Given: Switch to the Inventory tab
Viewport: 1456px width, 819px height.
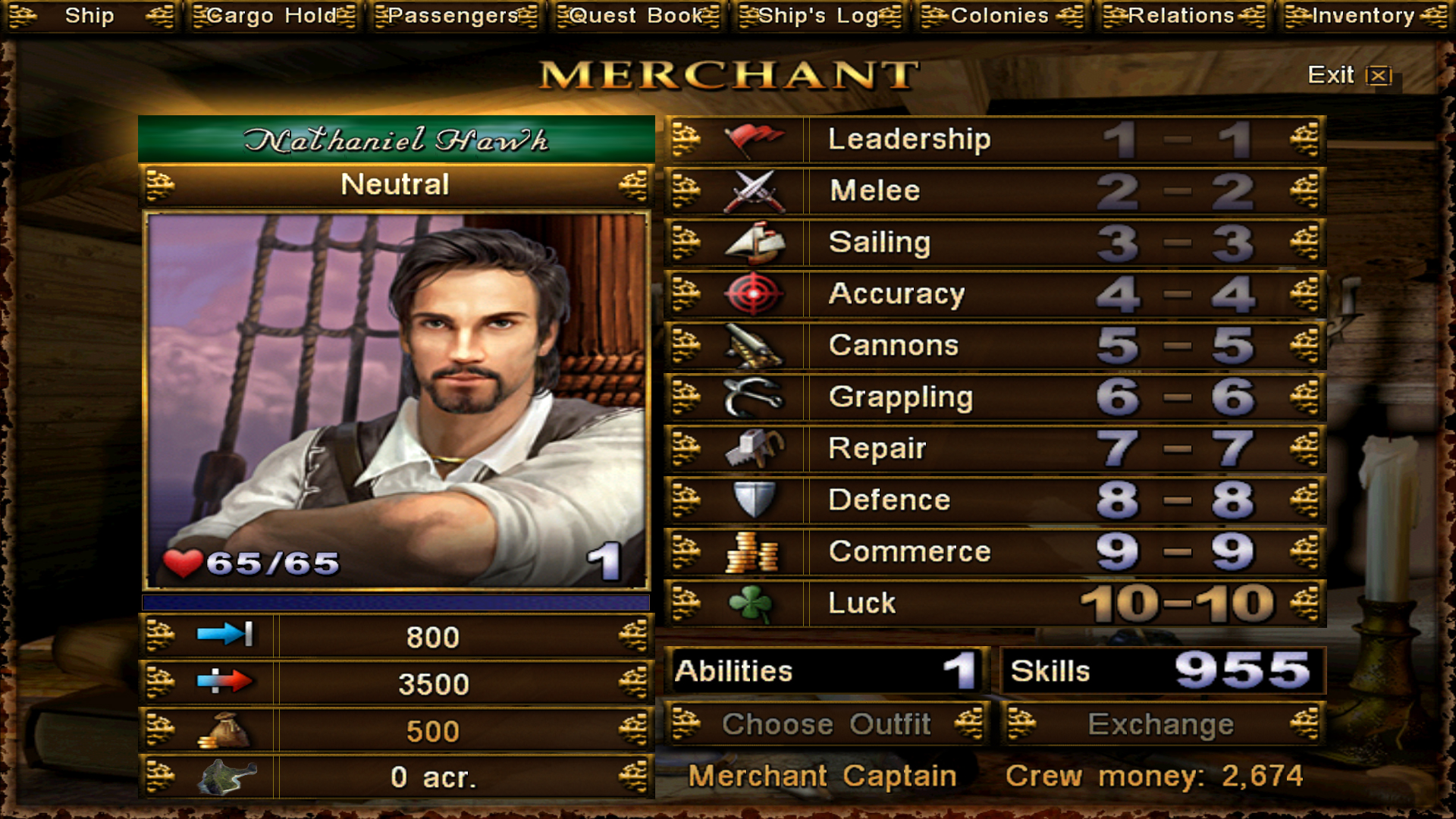Looking at the screenshot, I should pos(1364,16).
